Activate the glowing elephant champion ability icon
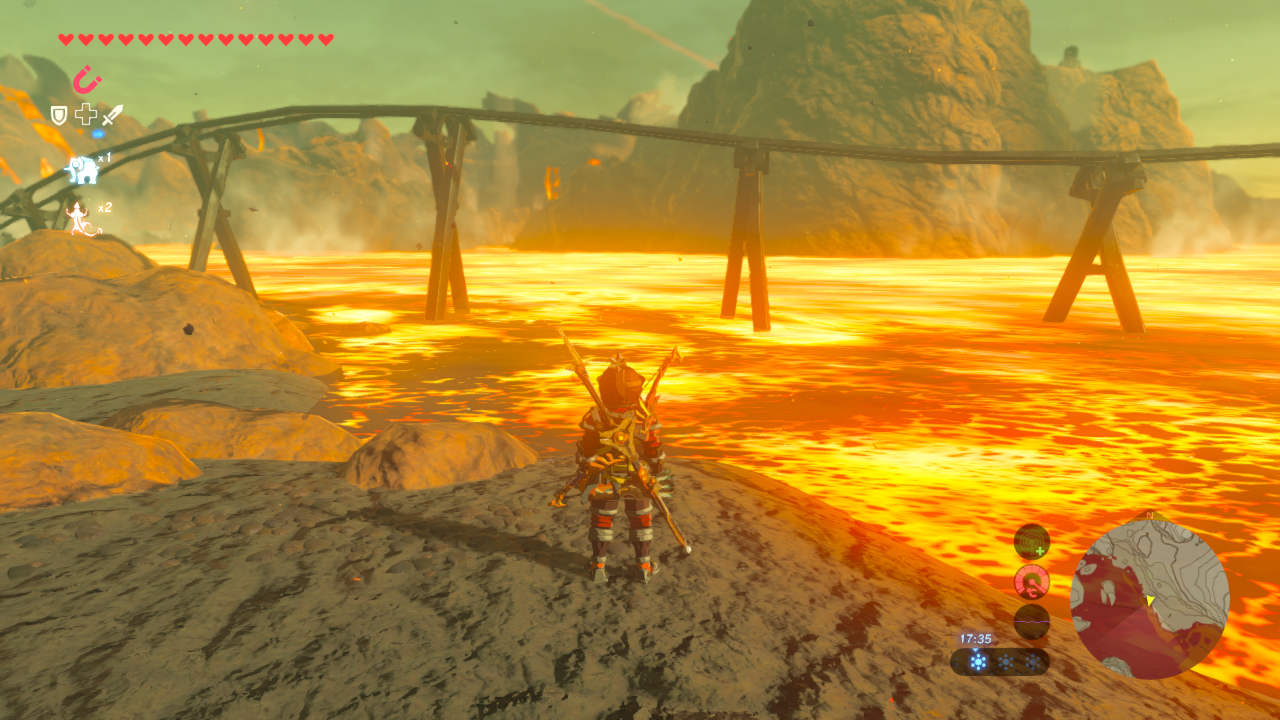 [x=82, y=170]
